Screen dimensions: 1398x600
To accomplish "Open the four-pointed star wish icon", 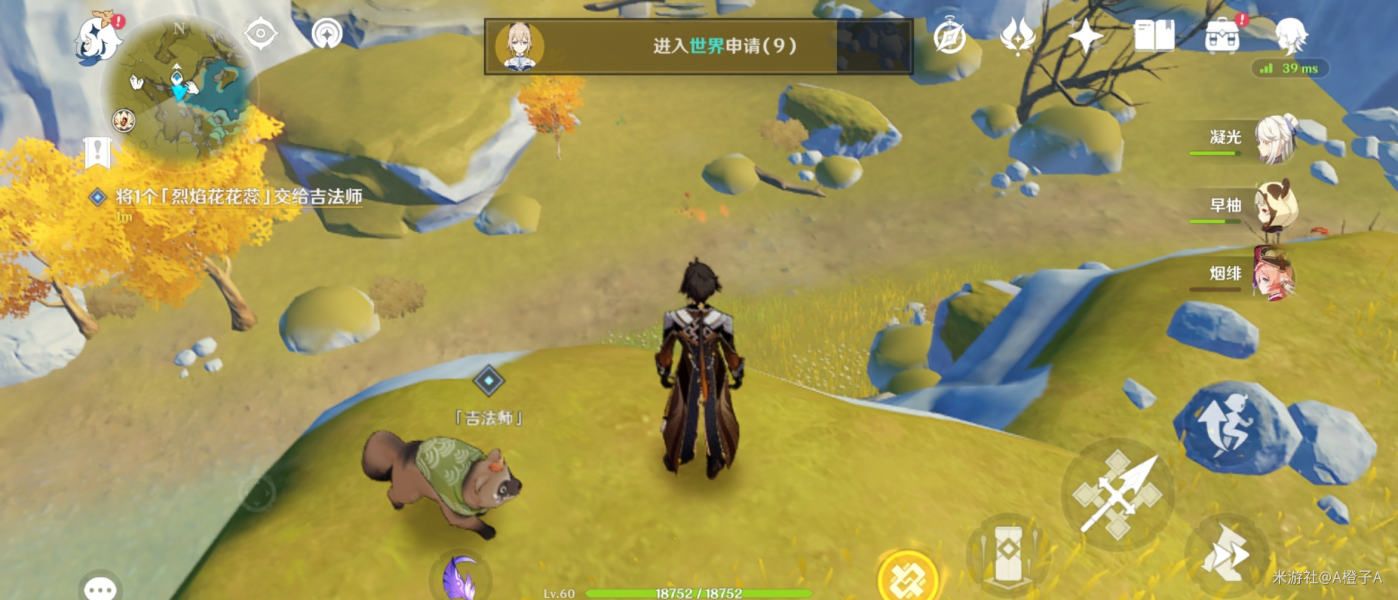I will tap(1085, 37).
